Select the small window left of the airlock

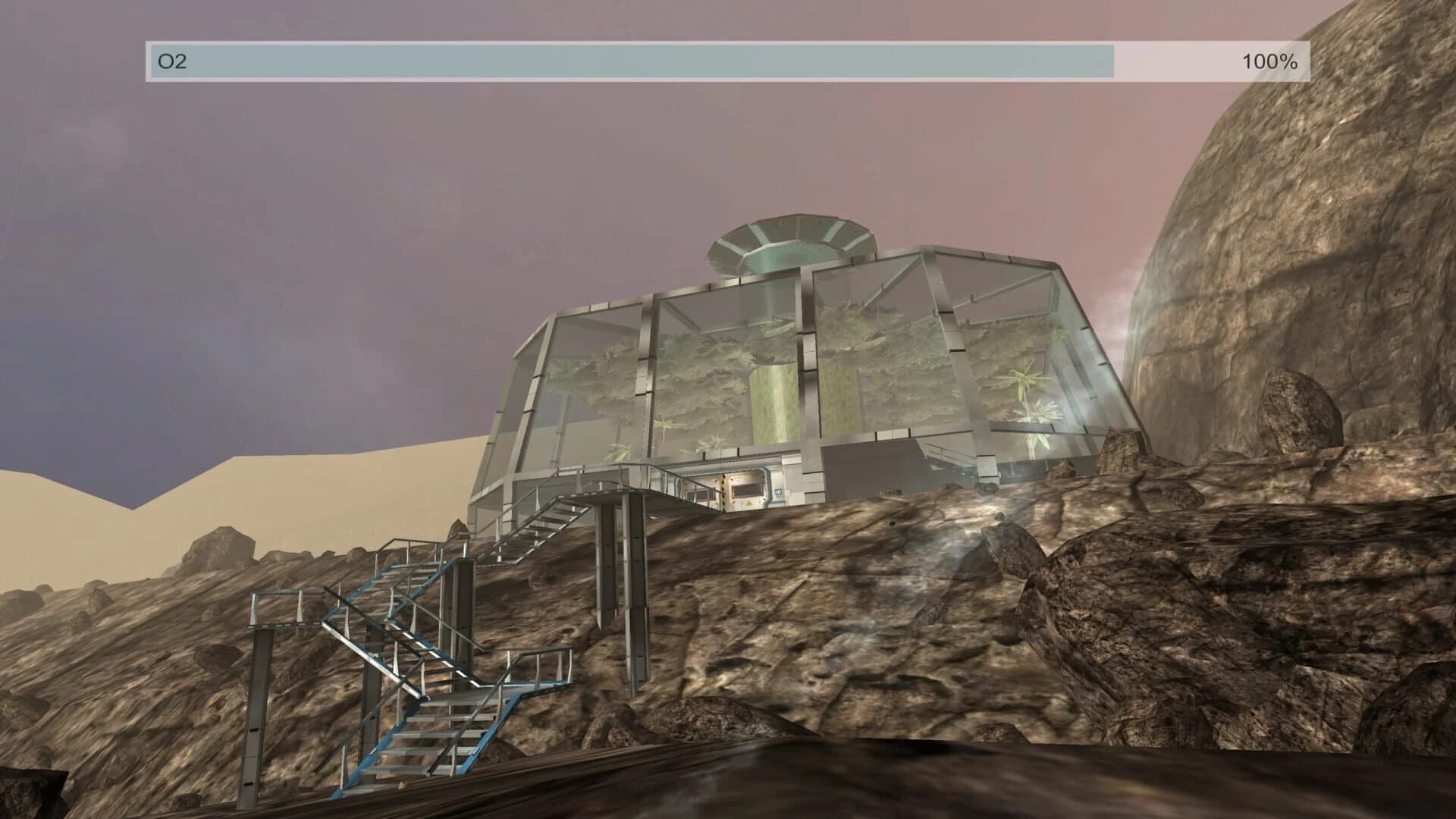tap(699, 494)
